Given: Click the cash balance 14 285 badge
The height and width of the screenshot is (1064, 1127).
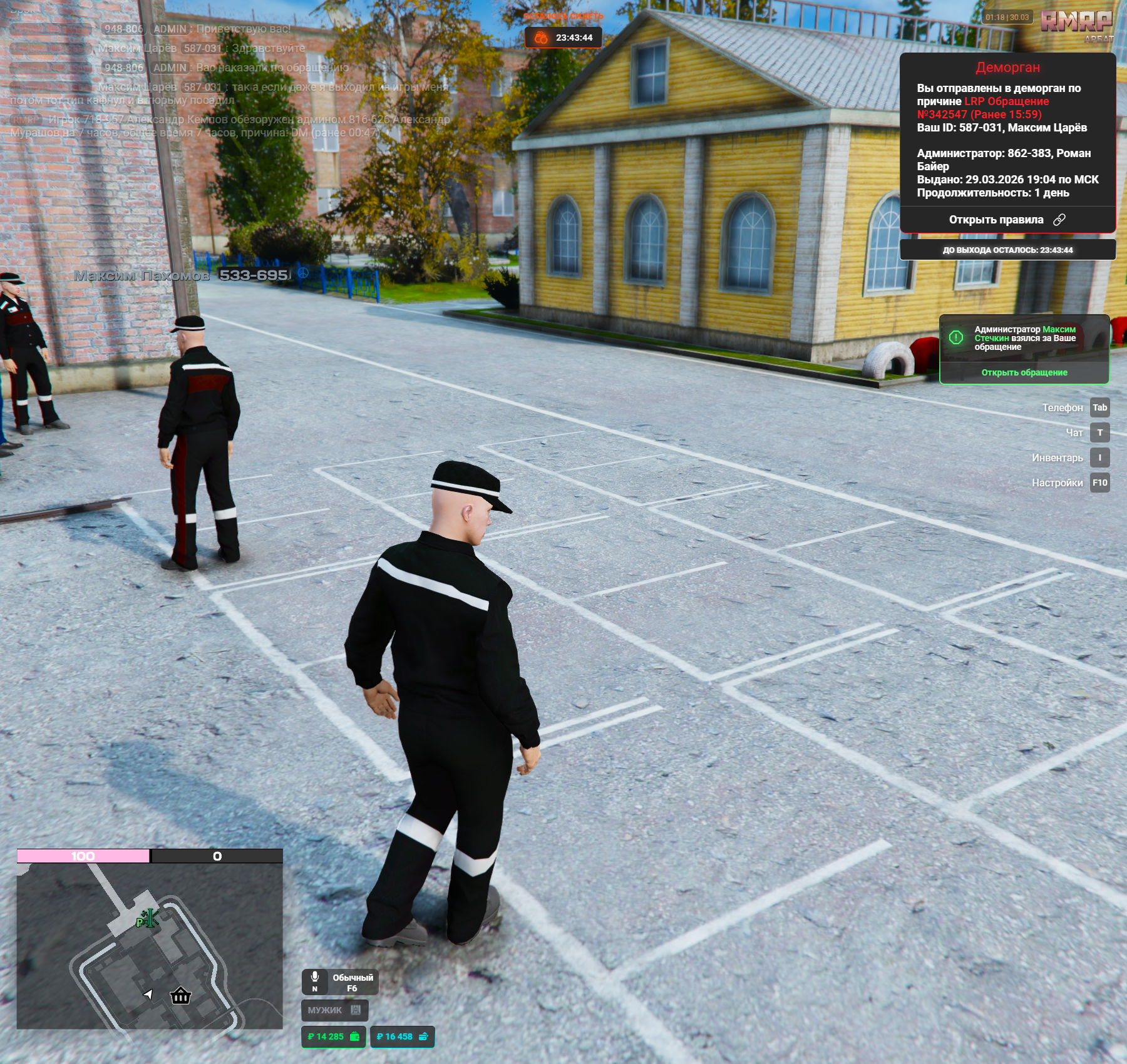Looking at the screenshot, I should [333, 1036].
